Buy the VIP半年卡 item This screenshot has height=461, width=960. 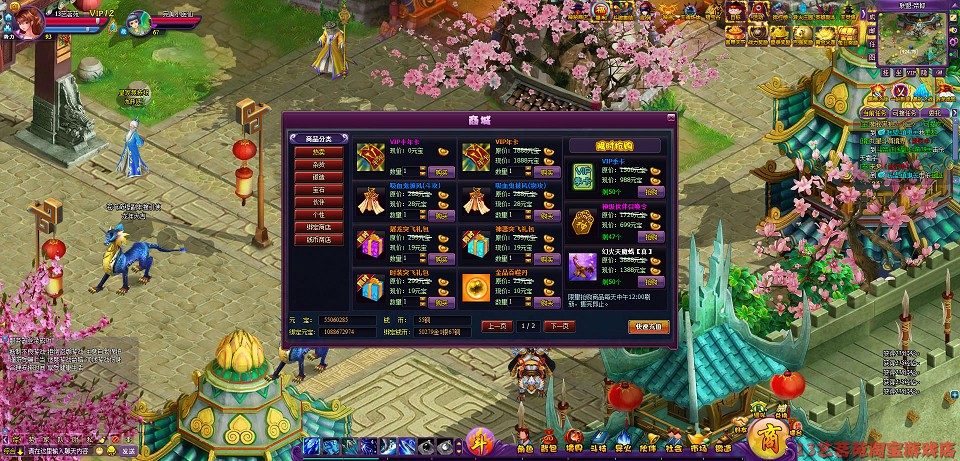(x=442, y=172)
